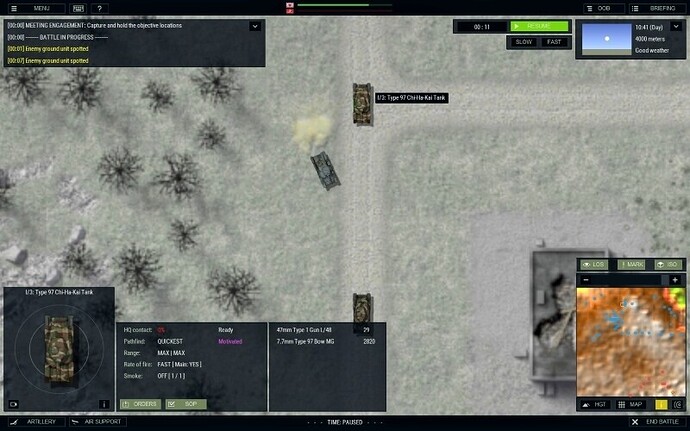The height and width of the screenshot is (431, 690).
Task: Open the ORDERS menu for the tank
Action: (x=139, y=404)
